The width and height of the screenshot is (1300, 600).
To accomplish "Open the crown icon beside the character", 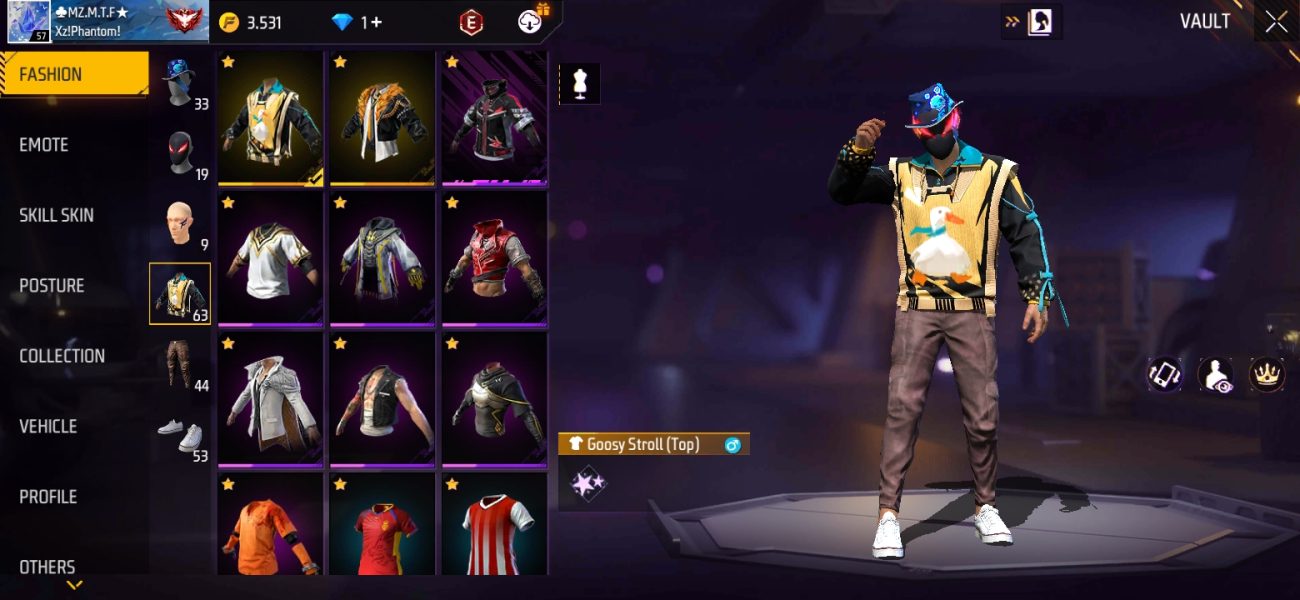I will [x=1267, y=374].
